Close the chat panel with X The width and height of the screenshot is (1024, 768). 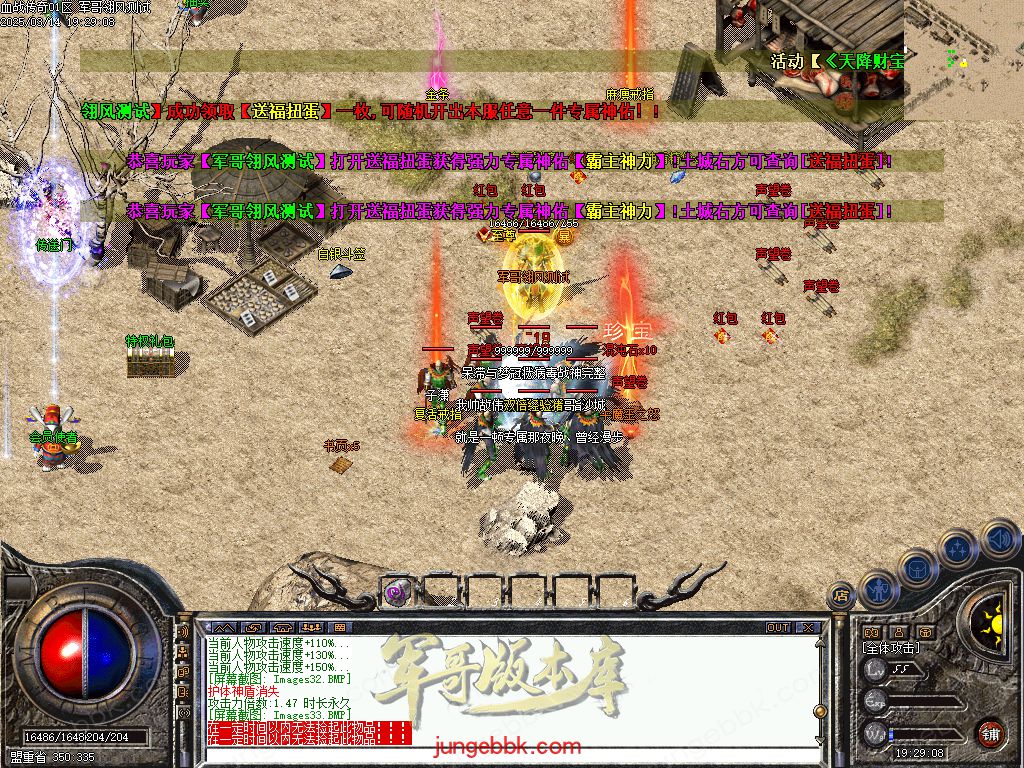tap(806, 628)
